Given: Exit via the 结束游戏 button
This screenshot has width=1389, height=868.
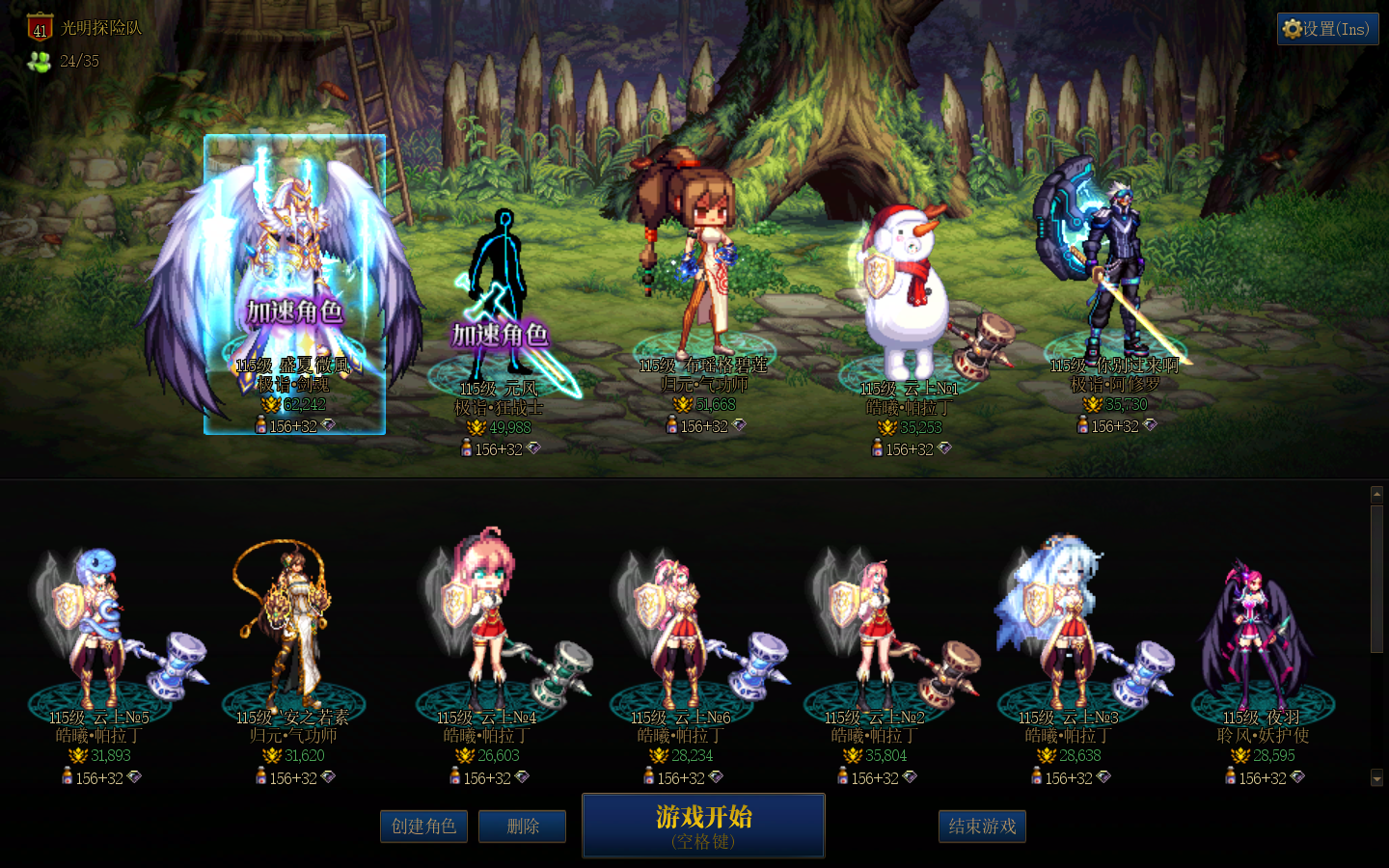Looking at the screenshot, I should click(982, 827).
